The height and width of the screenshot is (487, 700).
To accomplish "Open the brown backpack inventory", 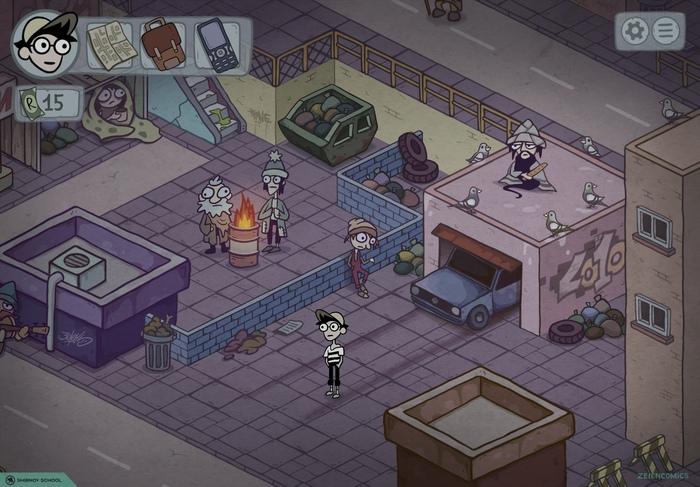I will pos(163,44).
